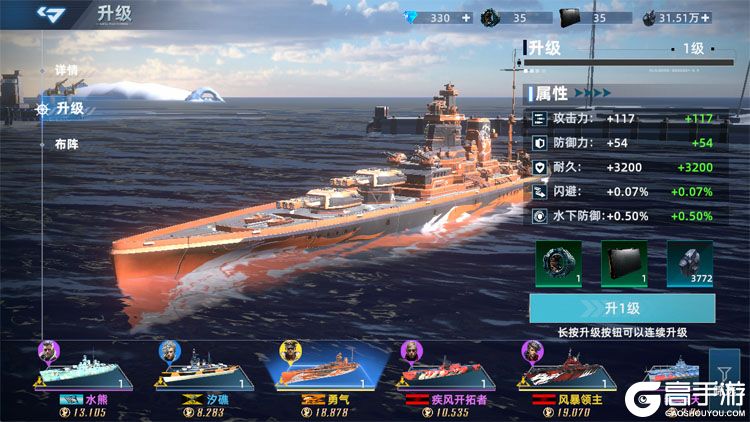Inspect the round engine part material

[558, 263]
